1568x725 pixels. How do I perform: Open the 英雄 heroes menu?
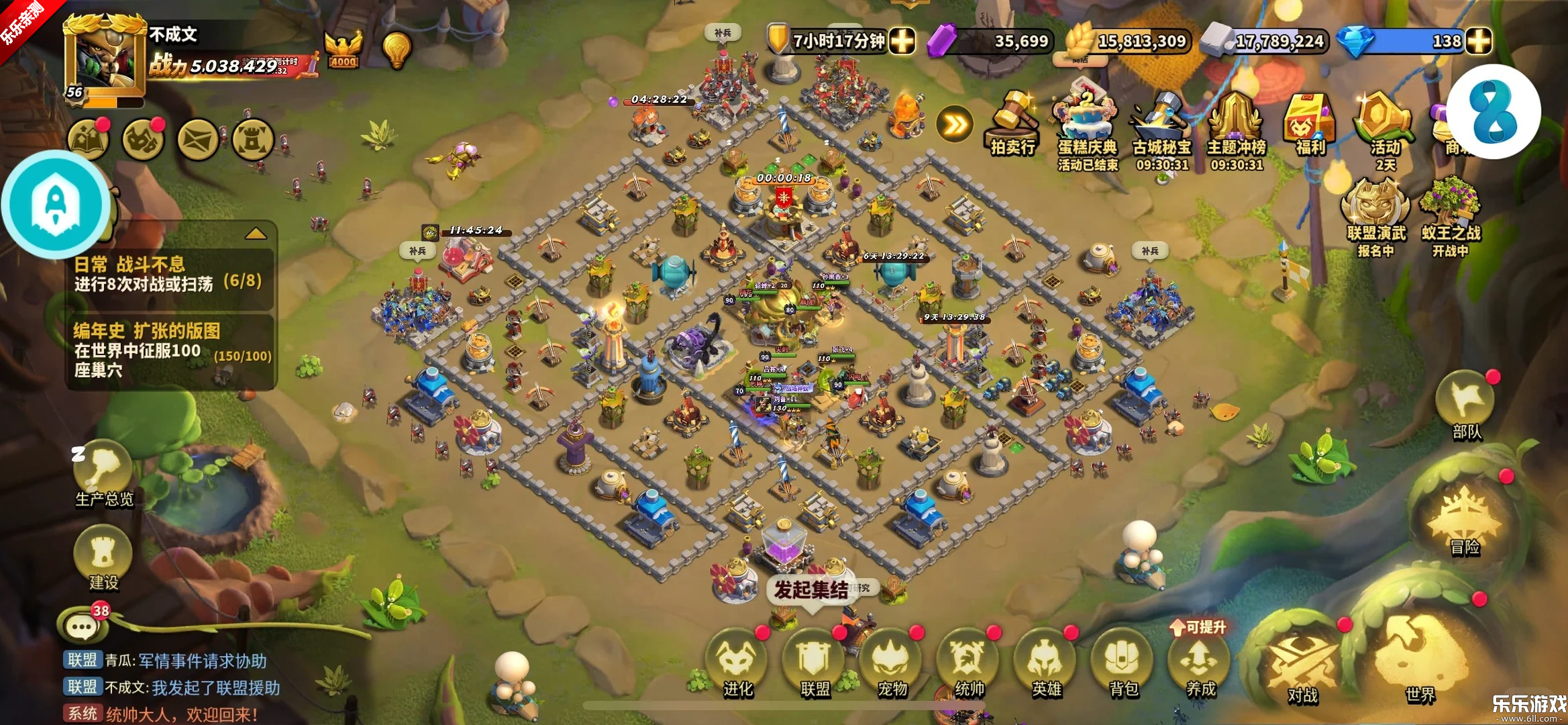click(1046, 661)
